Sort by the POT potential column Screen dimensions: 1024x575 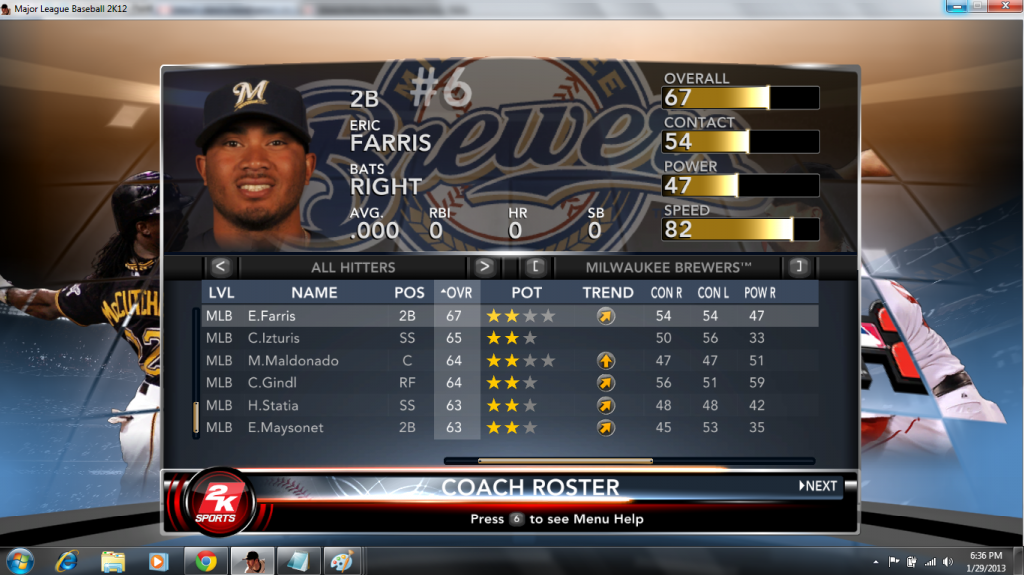tap(527, 293)
